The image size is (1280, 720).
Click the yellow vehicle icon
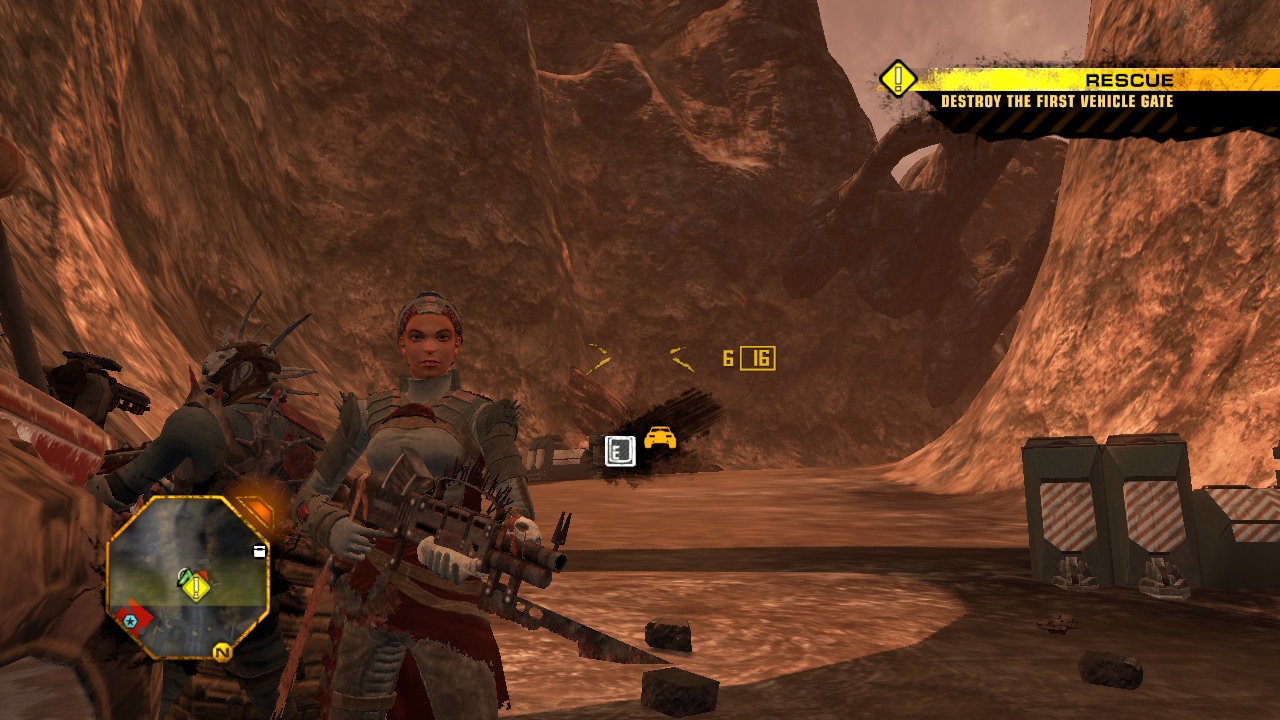click(x=660, y=438)
